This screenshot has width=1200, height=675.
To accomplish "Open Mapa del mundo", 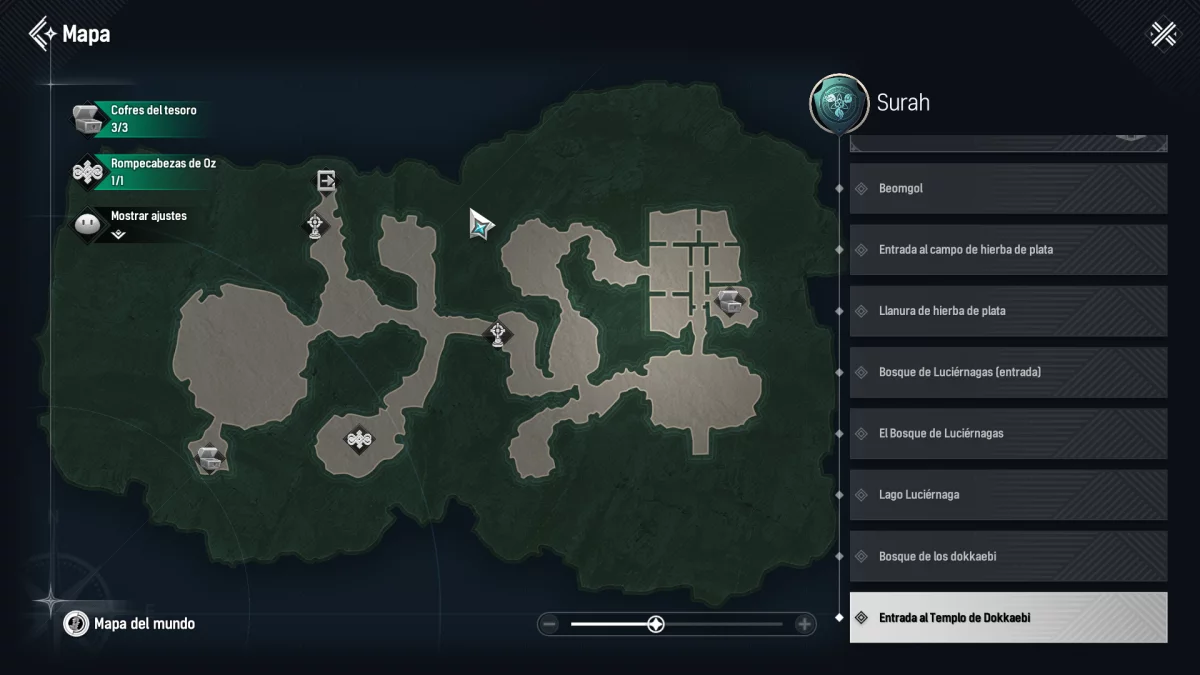I will 130,624.
